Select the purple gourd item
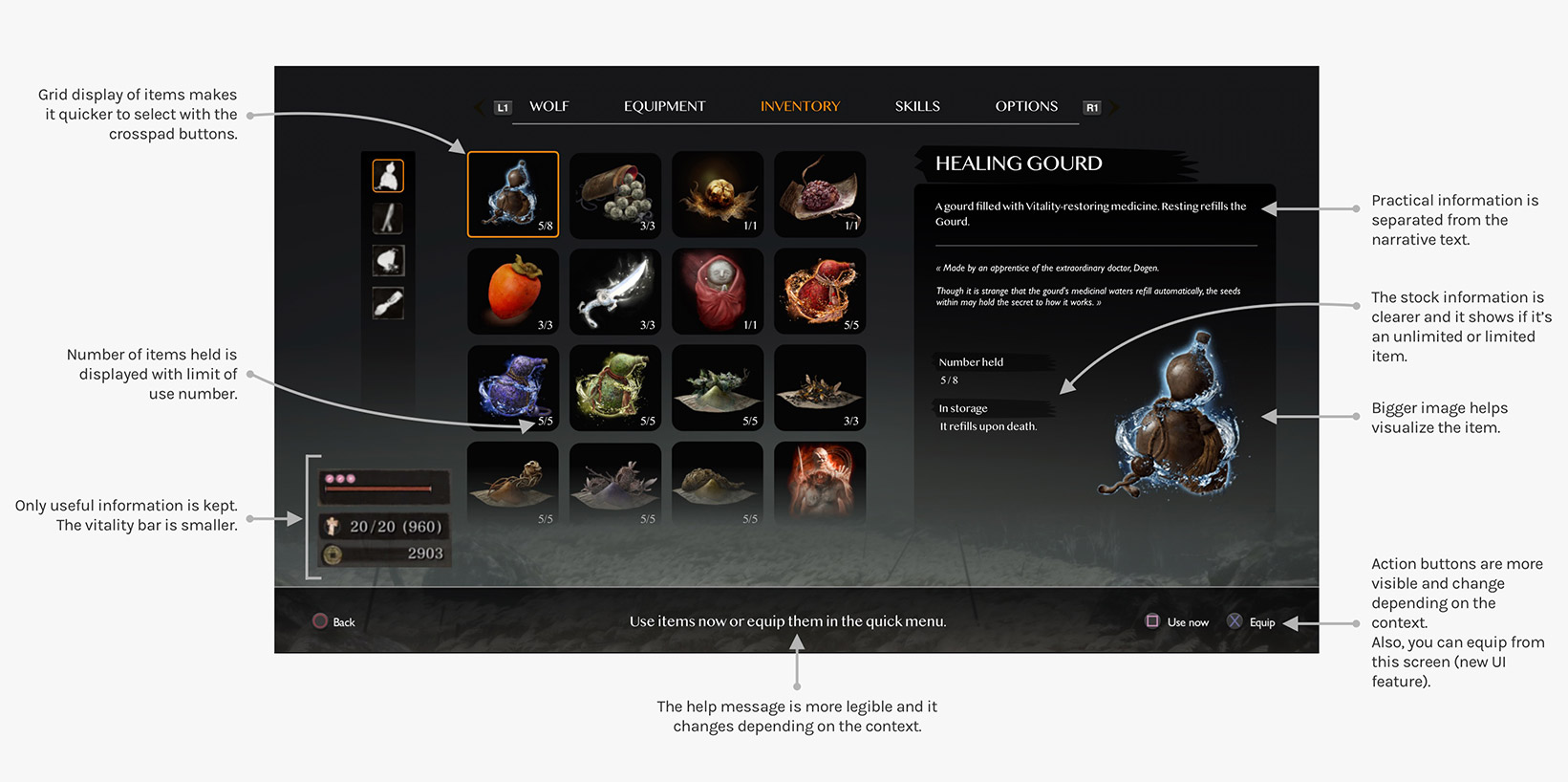1568x782 pixels. tap(513, 387)
